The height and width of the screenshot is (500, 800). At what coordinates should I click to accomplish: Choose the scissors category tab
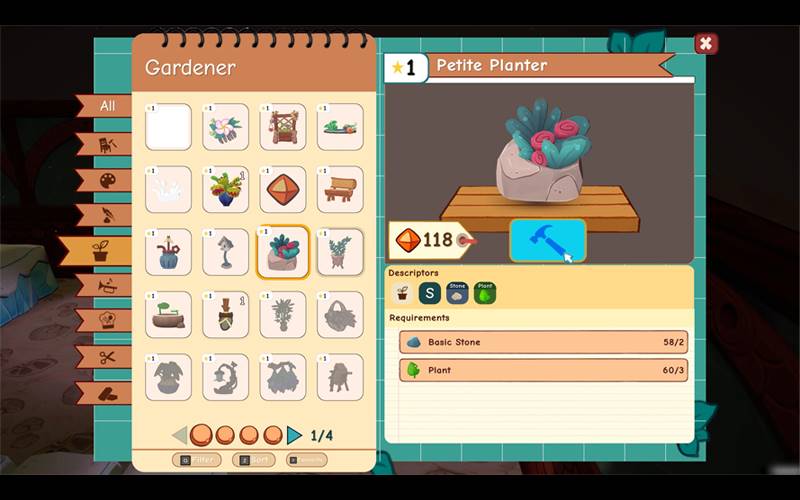(106, 356)
